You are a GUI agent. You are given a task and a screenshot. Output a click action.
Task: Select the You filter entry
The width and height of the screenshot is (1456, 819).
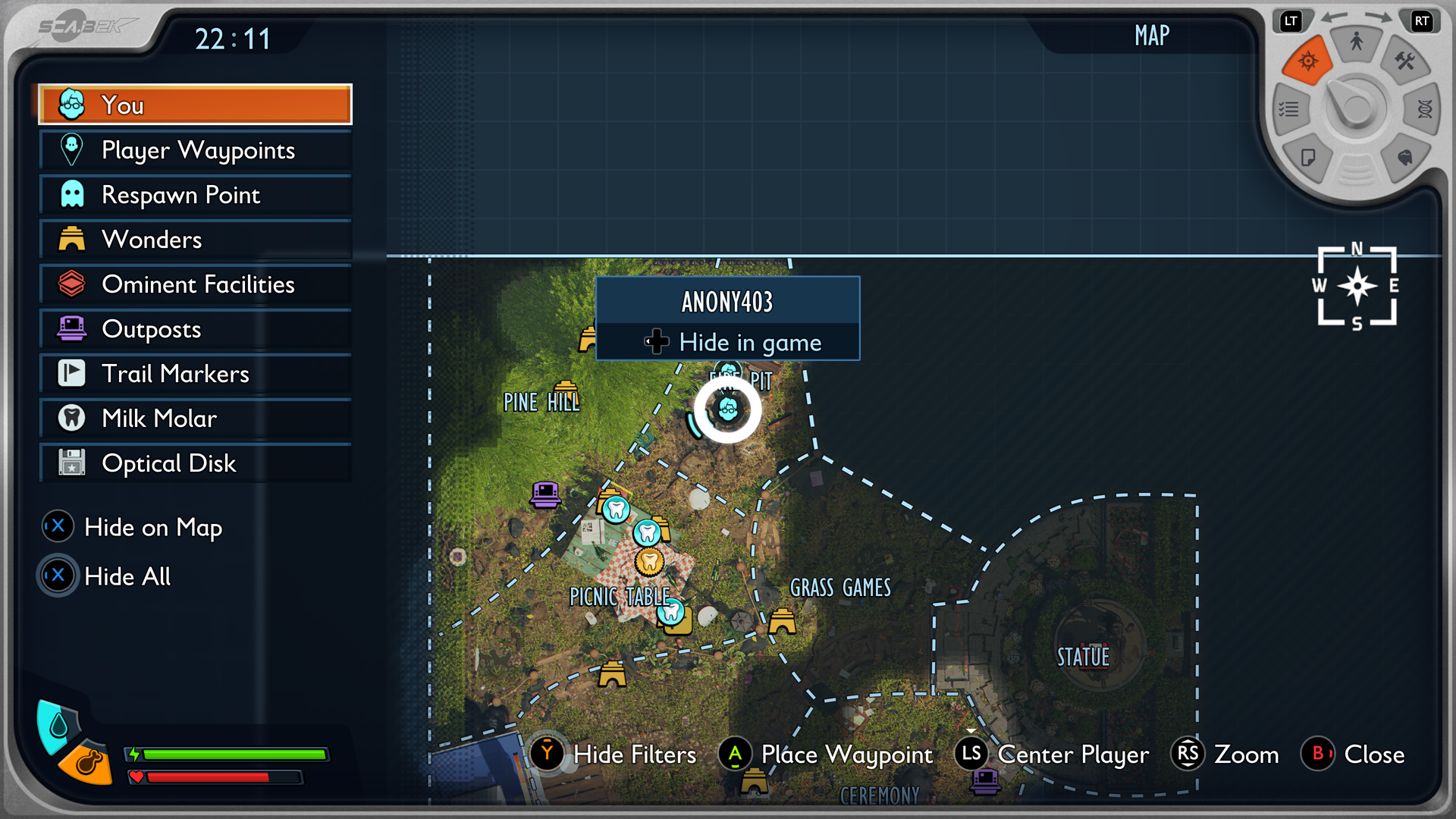point(195,105)
